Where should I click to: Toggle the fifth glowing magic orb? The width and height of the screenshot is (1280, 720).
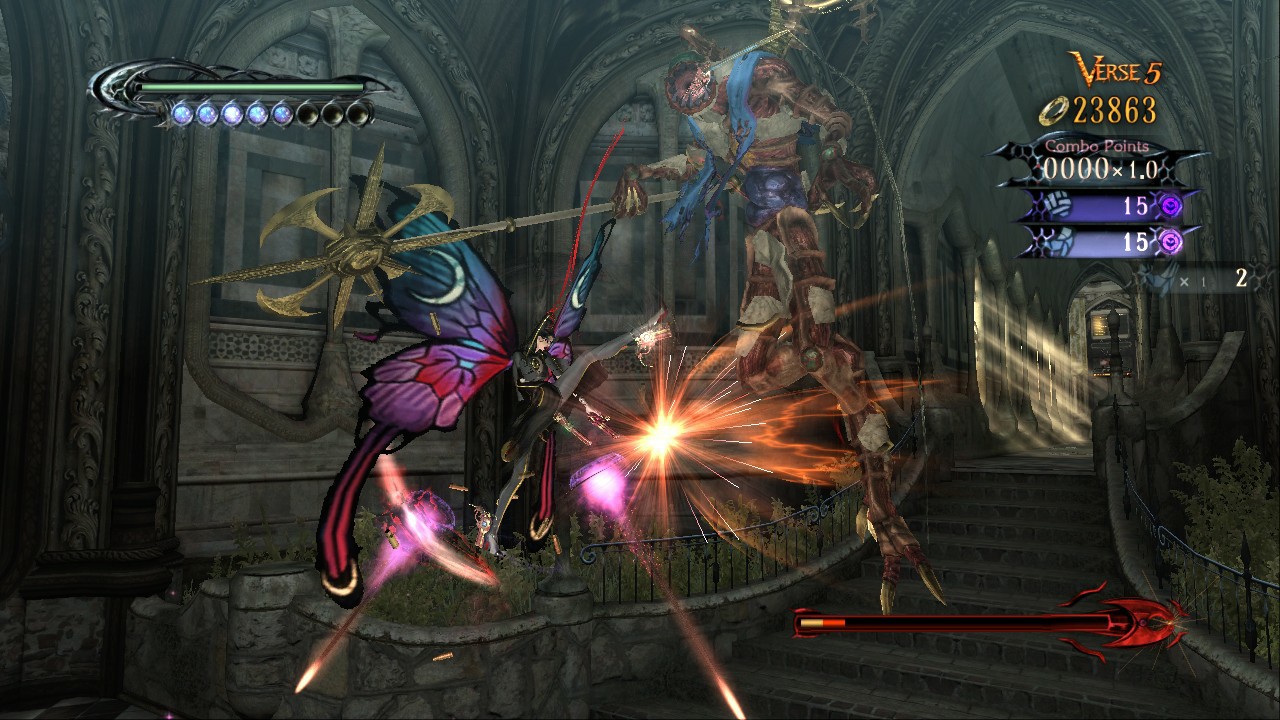pyautogui.click(x=281, y=113)
